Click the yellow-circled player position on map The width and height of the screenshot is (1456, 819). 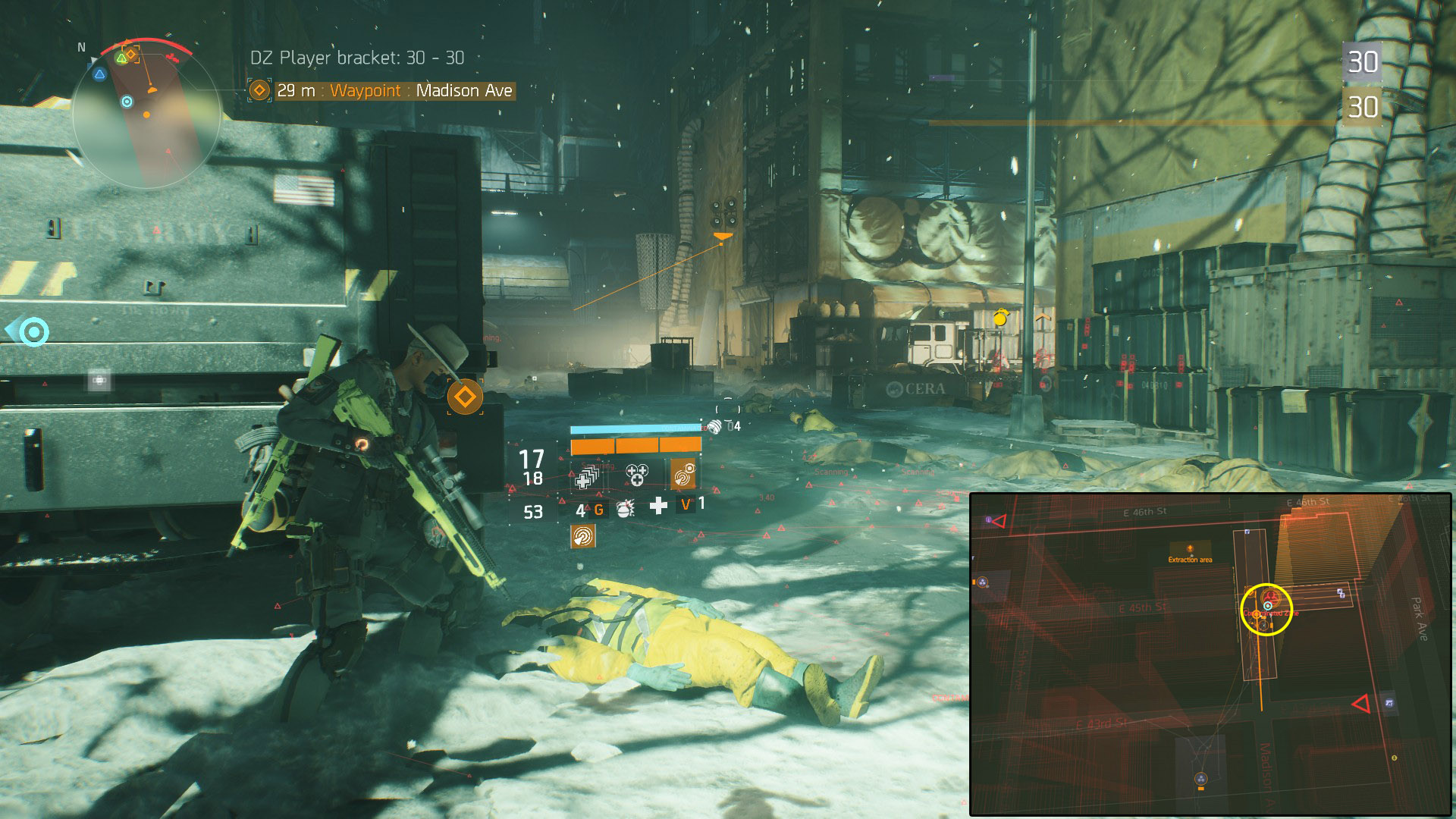1266,608
